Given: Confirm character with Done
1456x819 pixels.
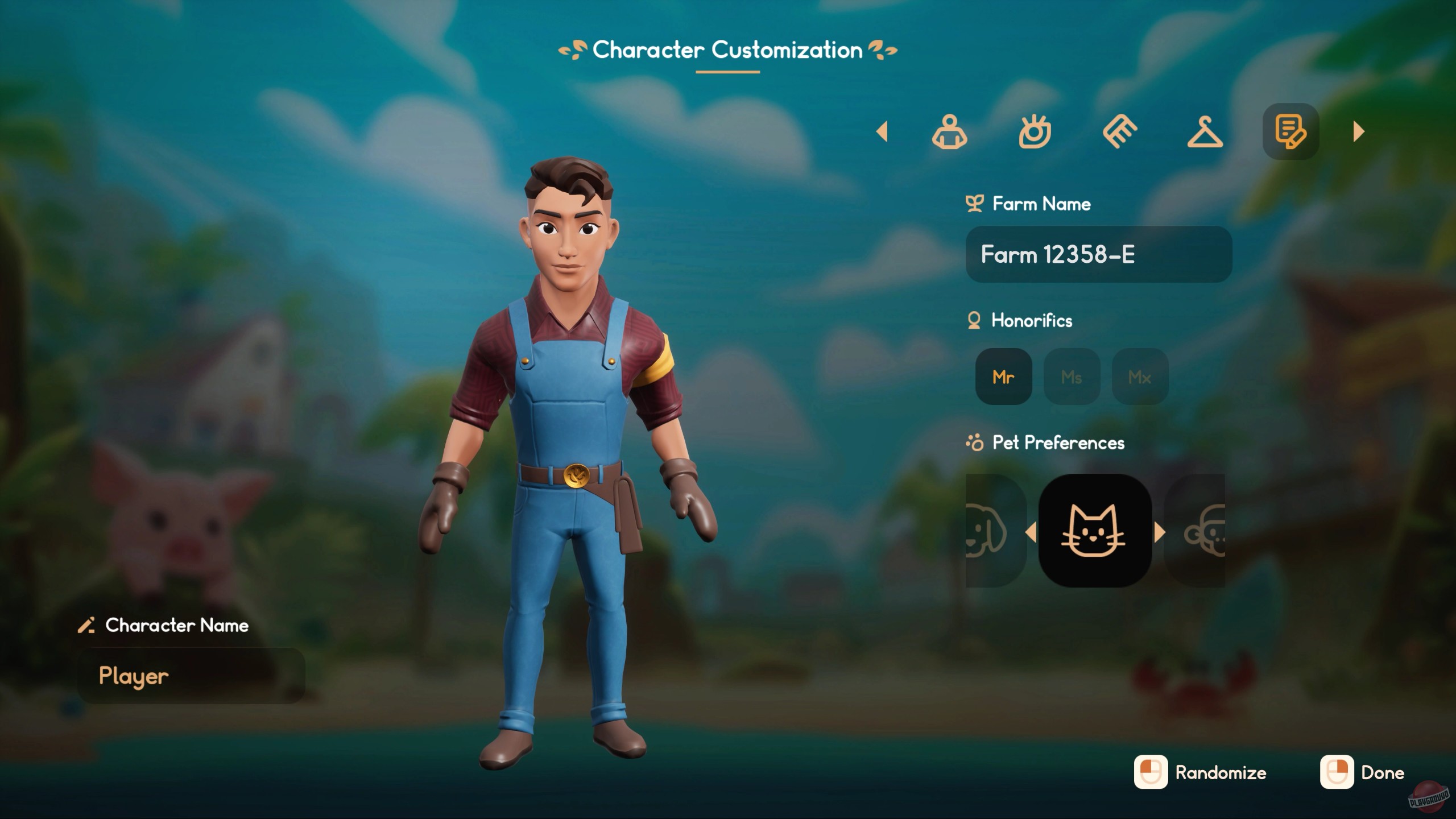Looking at the screenshot, I should [1363, 772].
